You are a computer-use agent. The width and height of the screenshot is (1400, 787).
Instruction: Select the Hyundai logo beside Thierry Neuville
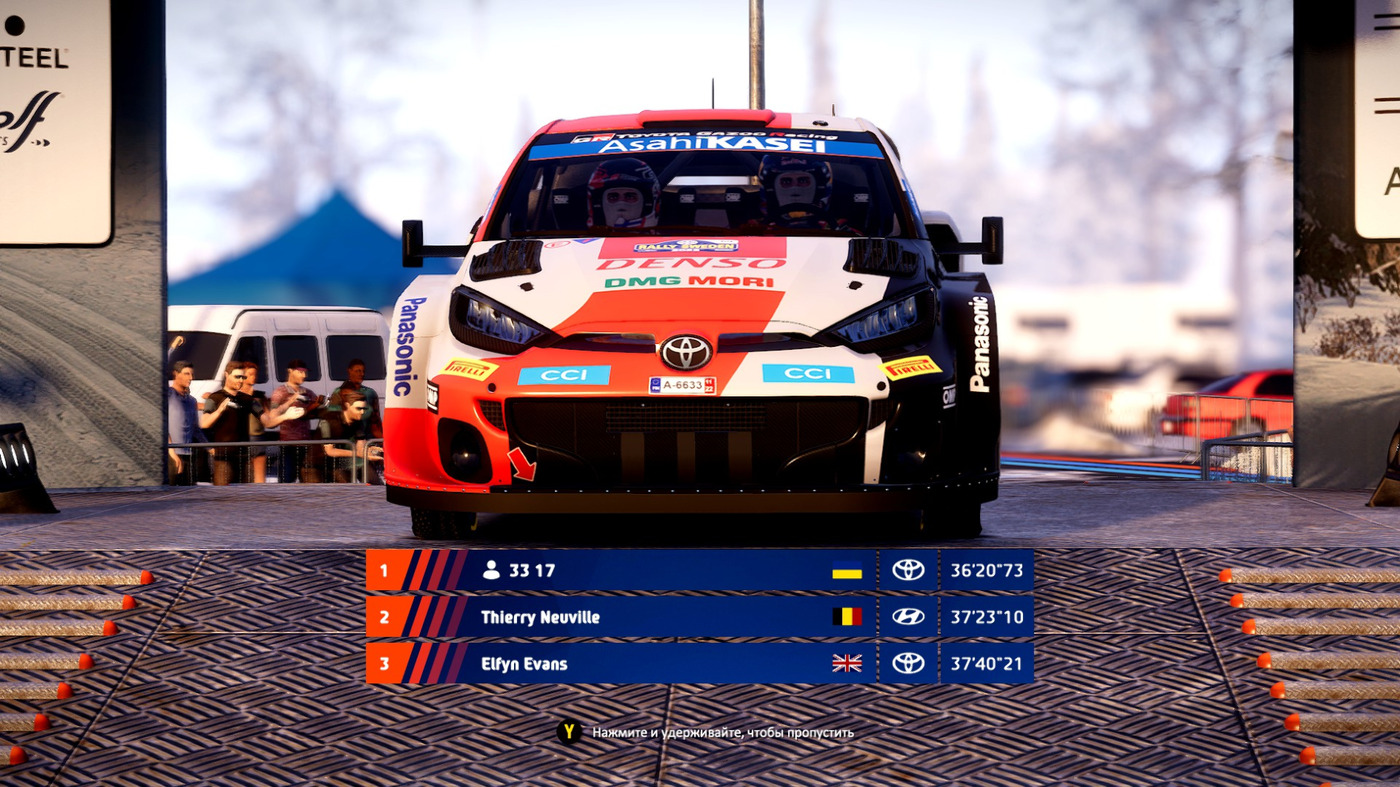[906, 617]
